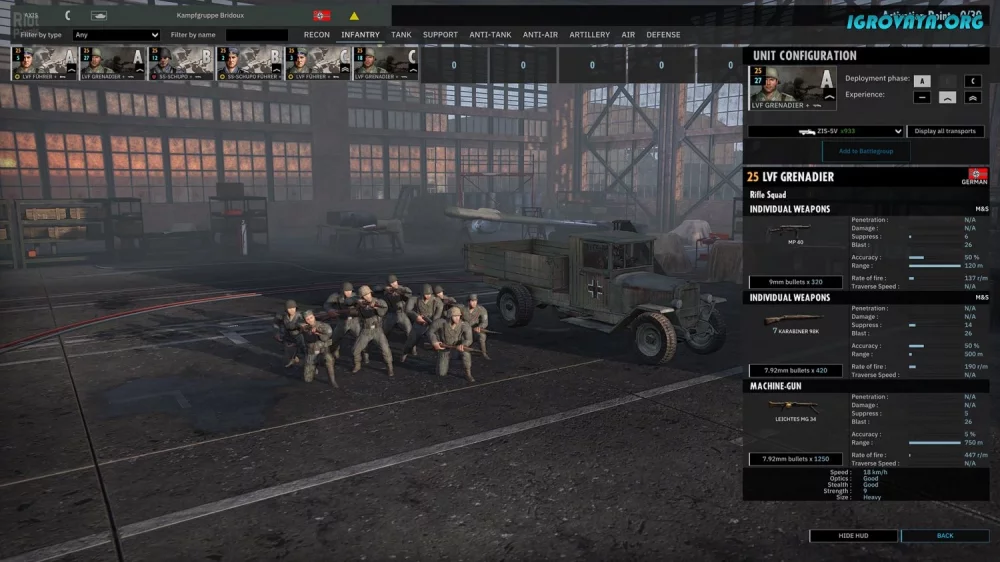Open the Filter by type dropdown
This screenshot has height=562, width=1000.
116,35
